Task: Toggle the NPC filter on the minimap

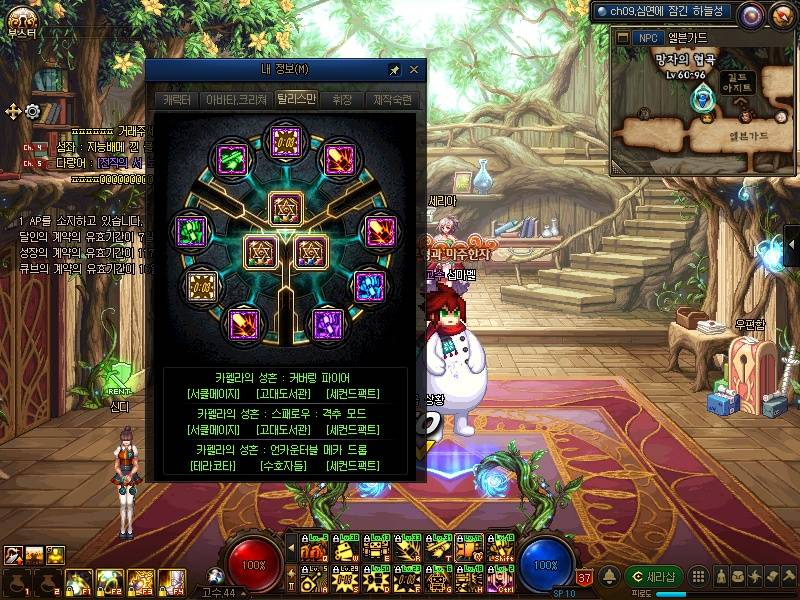Action: 647,38
